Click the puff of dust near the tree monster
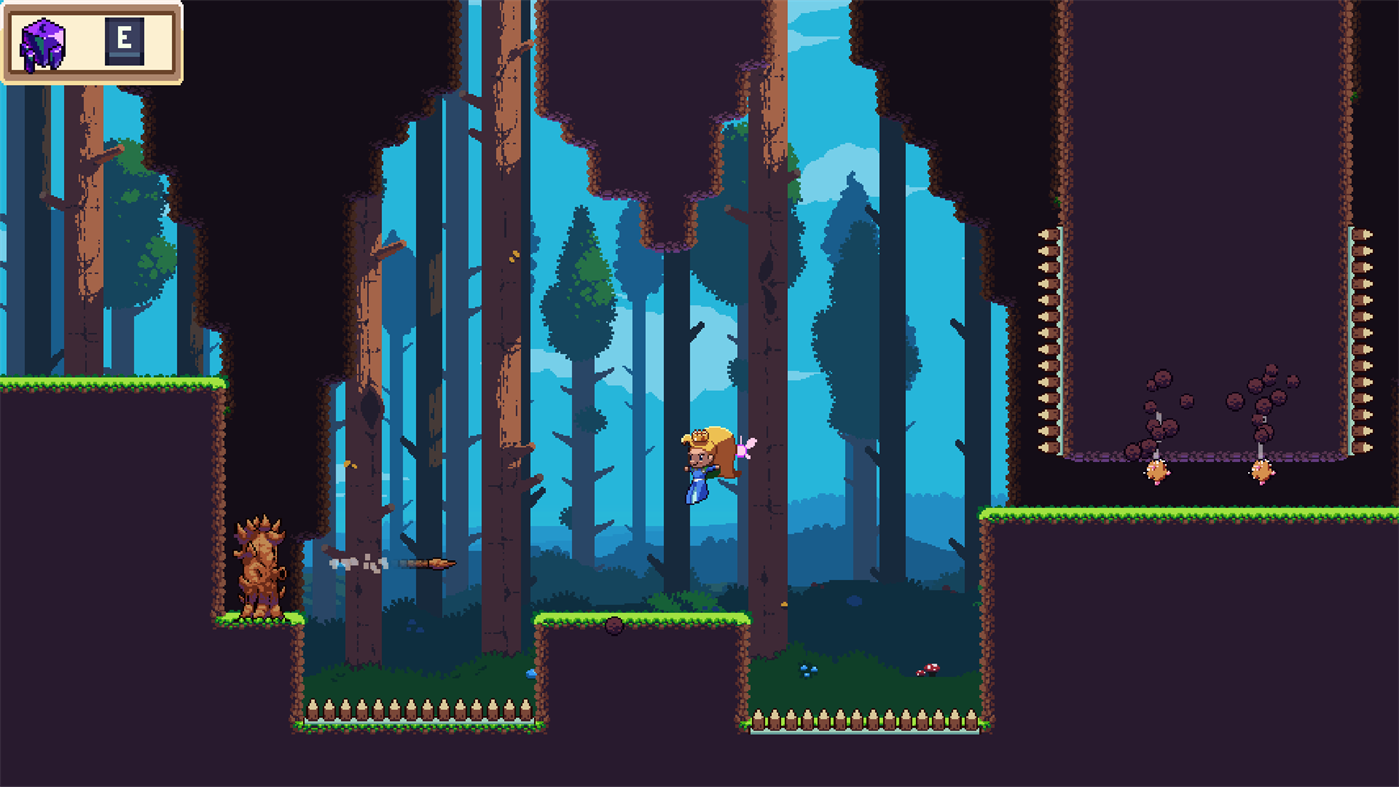The height and width of the screenshot is (787, 1399). [350, 561]
